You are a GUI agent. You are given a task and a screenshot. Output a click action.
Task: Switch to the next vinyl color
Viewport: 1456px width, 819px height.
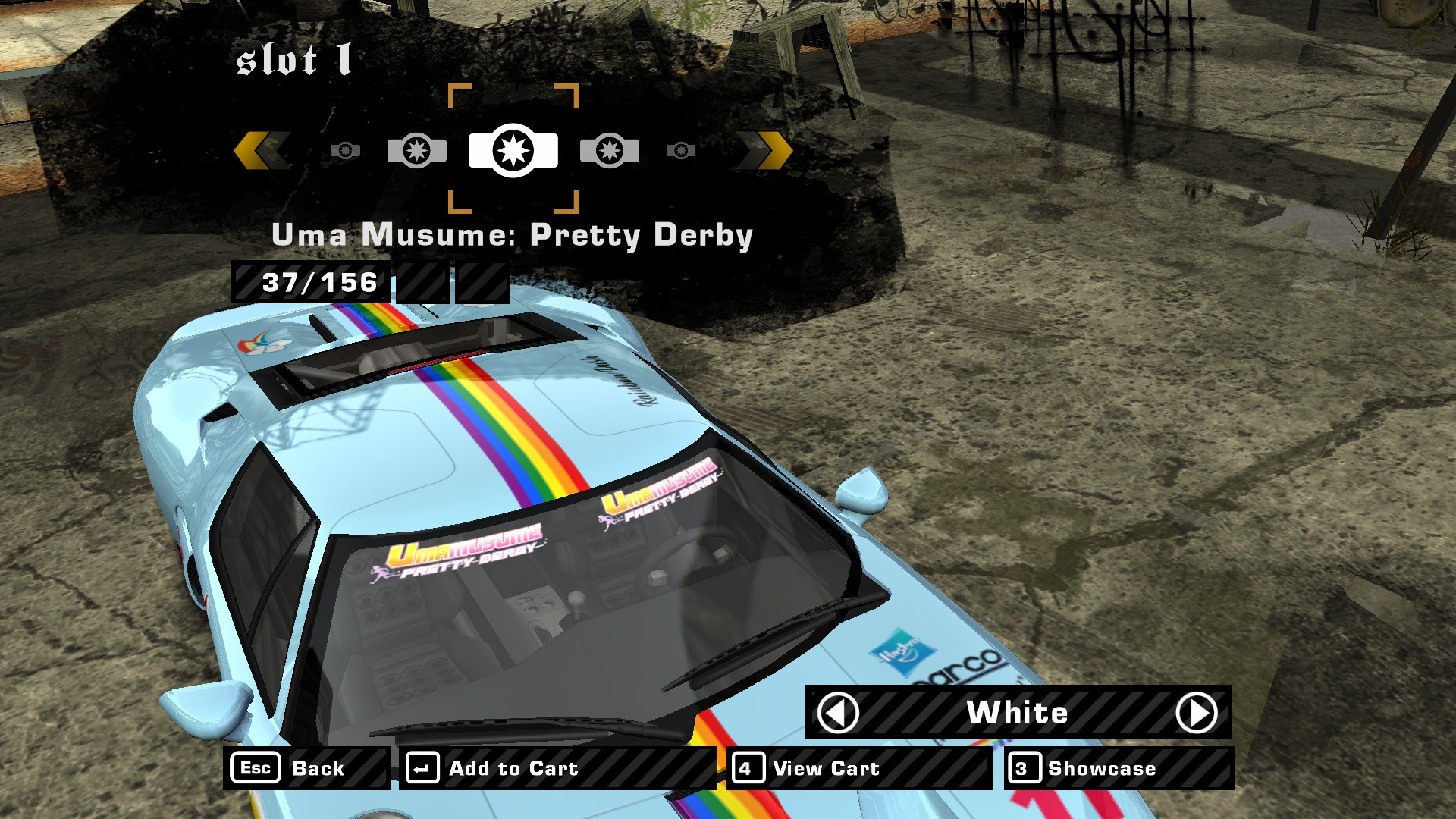(x=1196, y=713)
